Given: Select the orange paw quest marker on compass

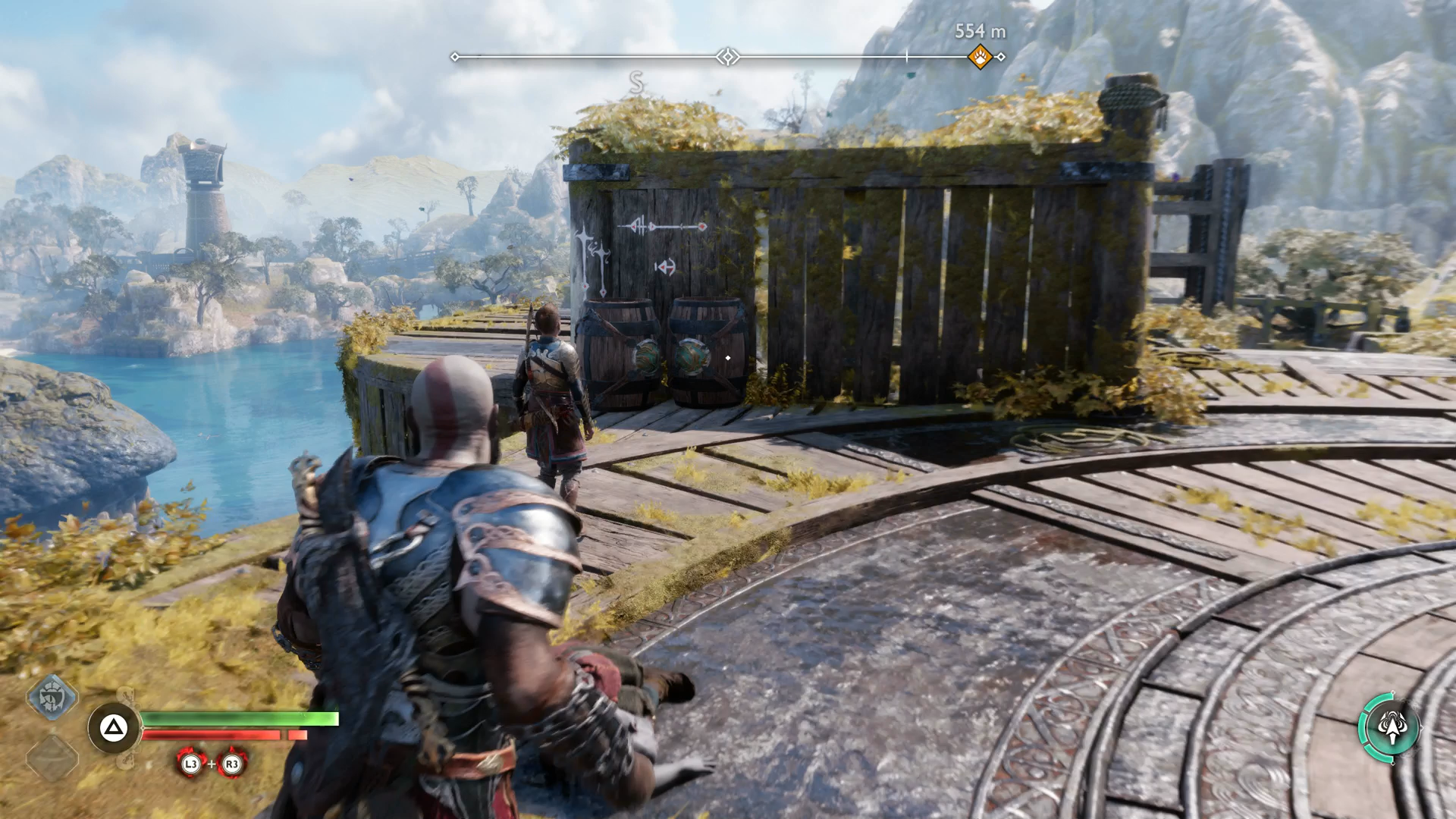Looking at the screenshot, I should pyautogui.click(x=980, y=57).
